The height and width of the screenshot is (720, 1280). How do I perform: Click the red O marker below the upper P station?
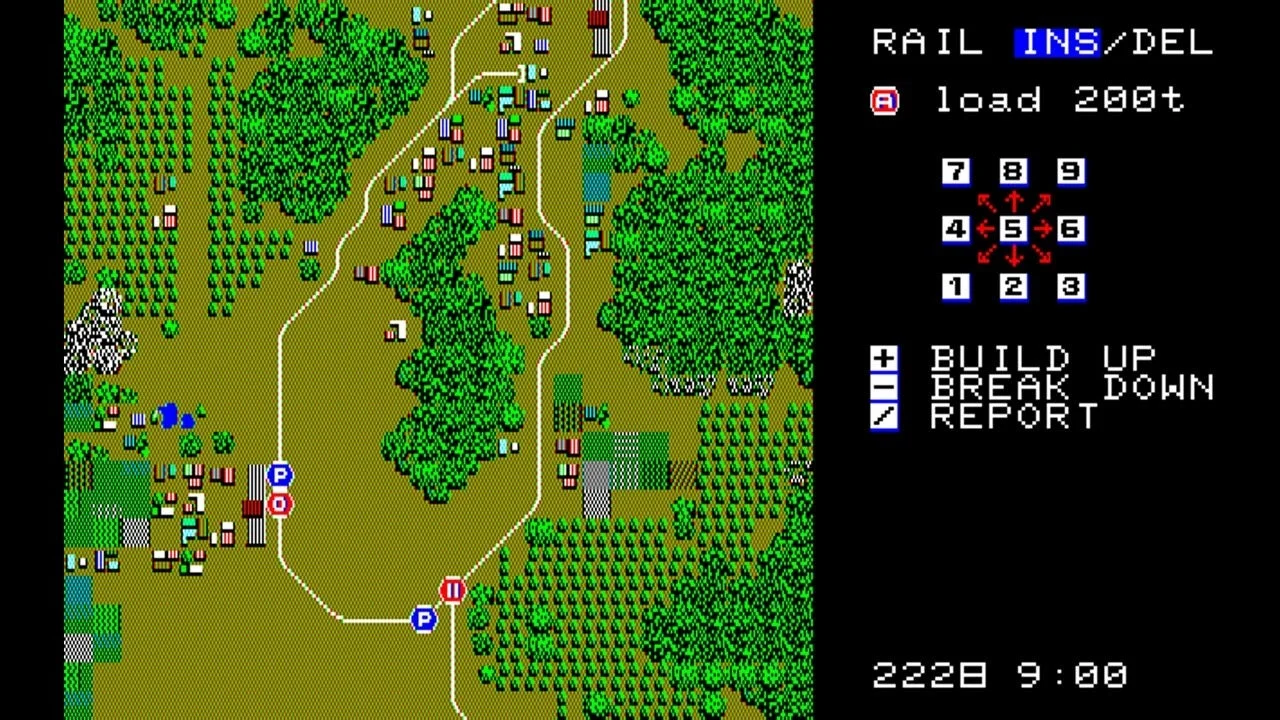pos(278,503)
